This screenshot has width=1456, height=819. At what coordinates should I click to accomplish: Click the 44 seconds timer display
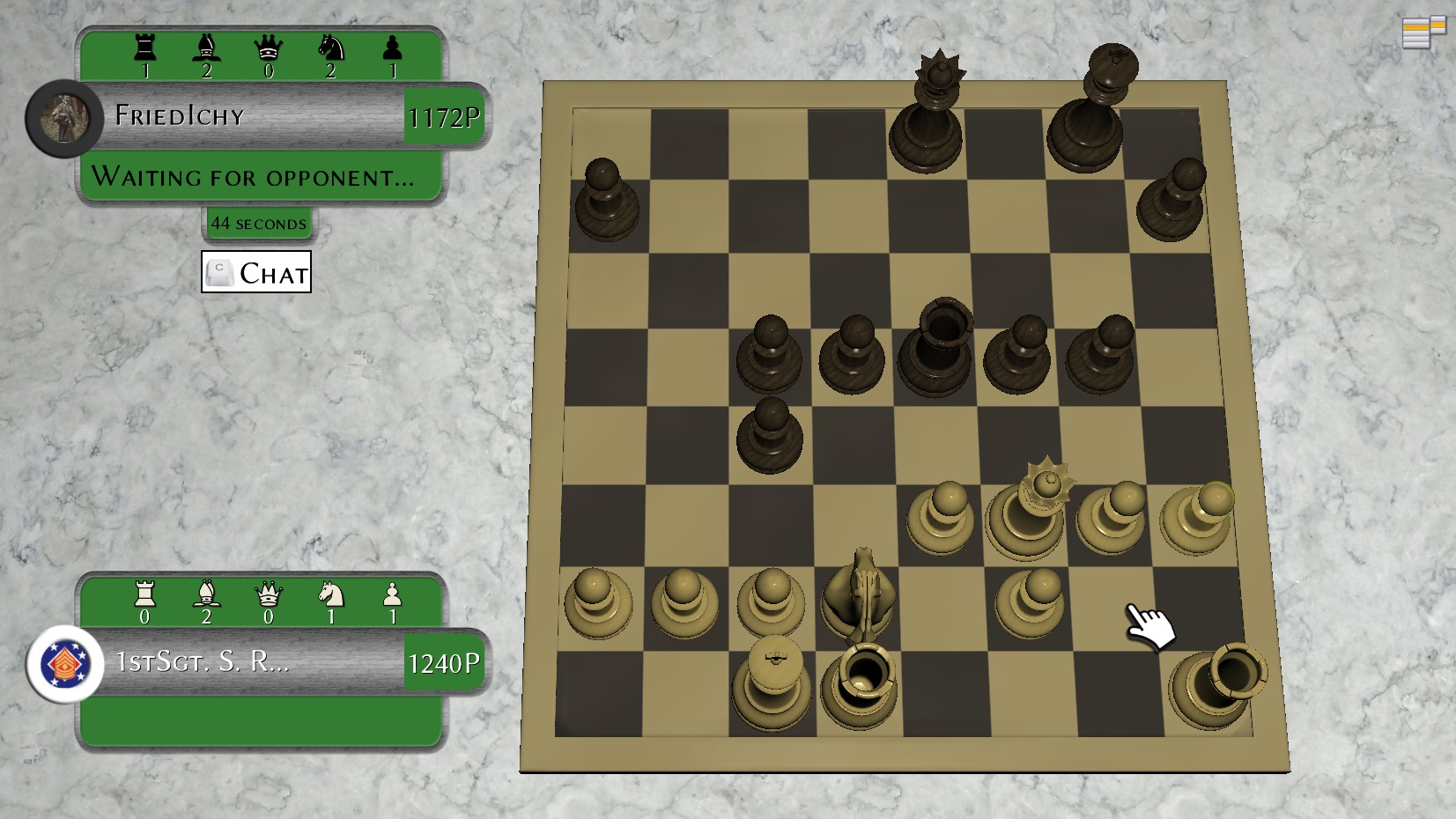click(x=258, y=223)
